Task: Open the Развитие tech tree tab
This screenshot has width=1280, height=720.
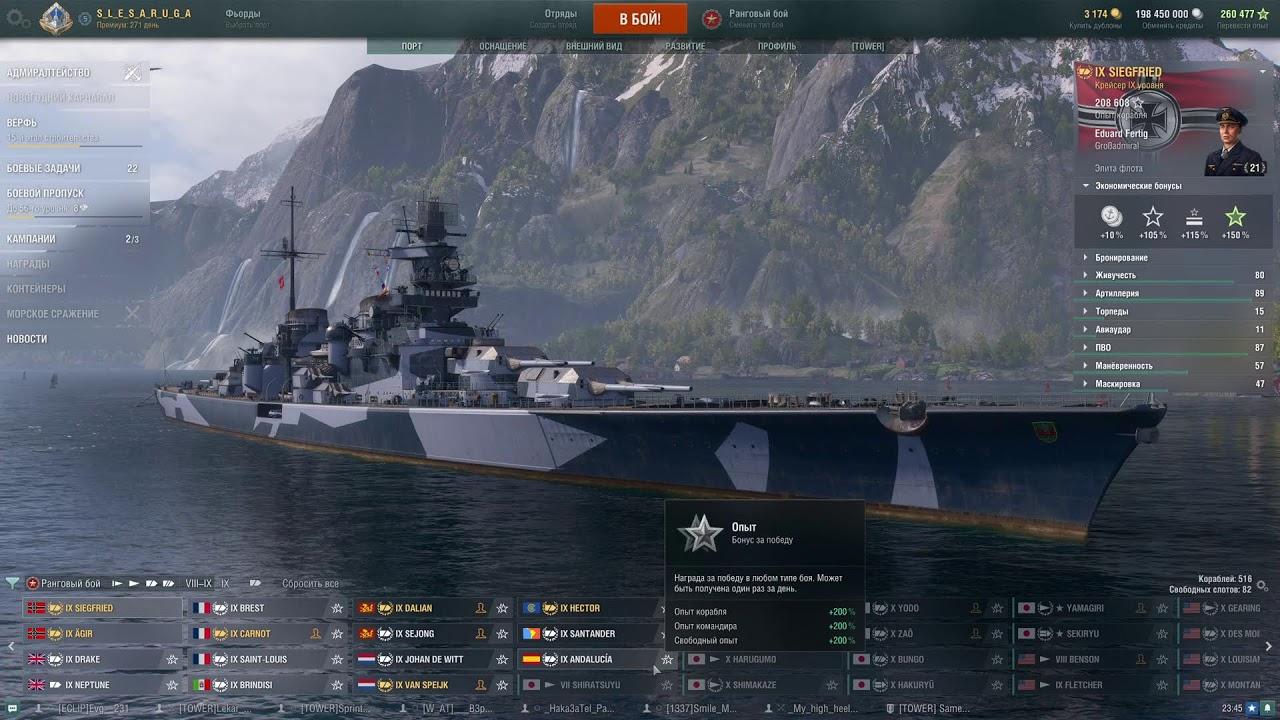Action: [x=685, y=47]
